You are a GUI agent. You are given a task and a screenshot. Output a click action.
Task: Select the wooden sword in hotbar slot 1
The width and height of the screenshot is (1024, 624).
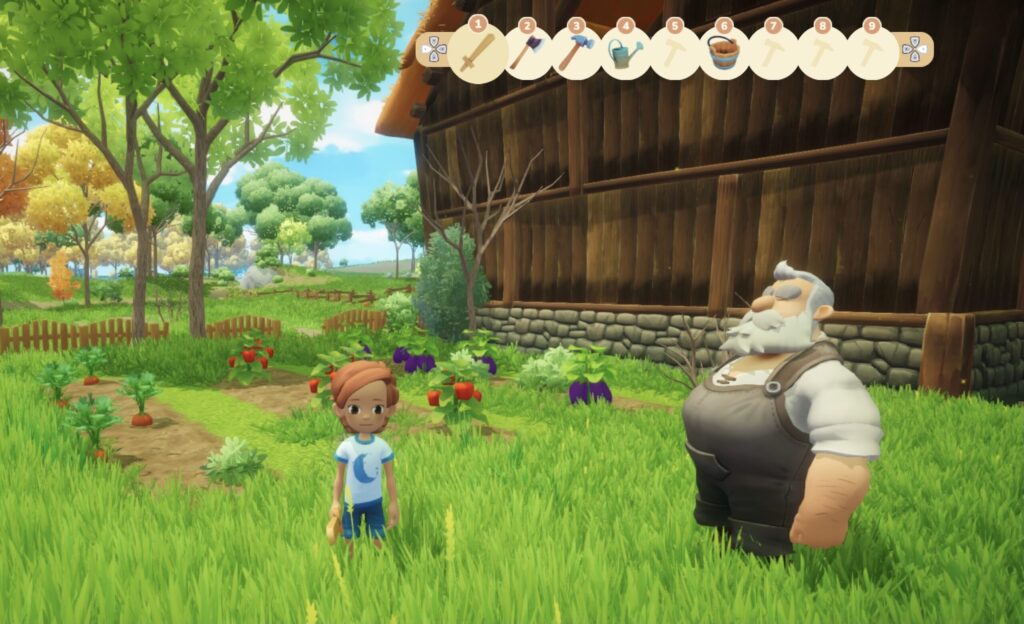coord(477,52)
